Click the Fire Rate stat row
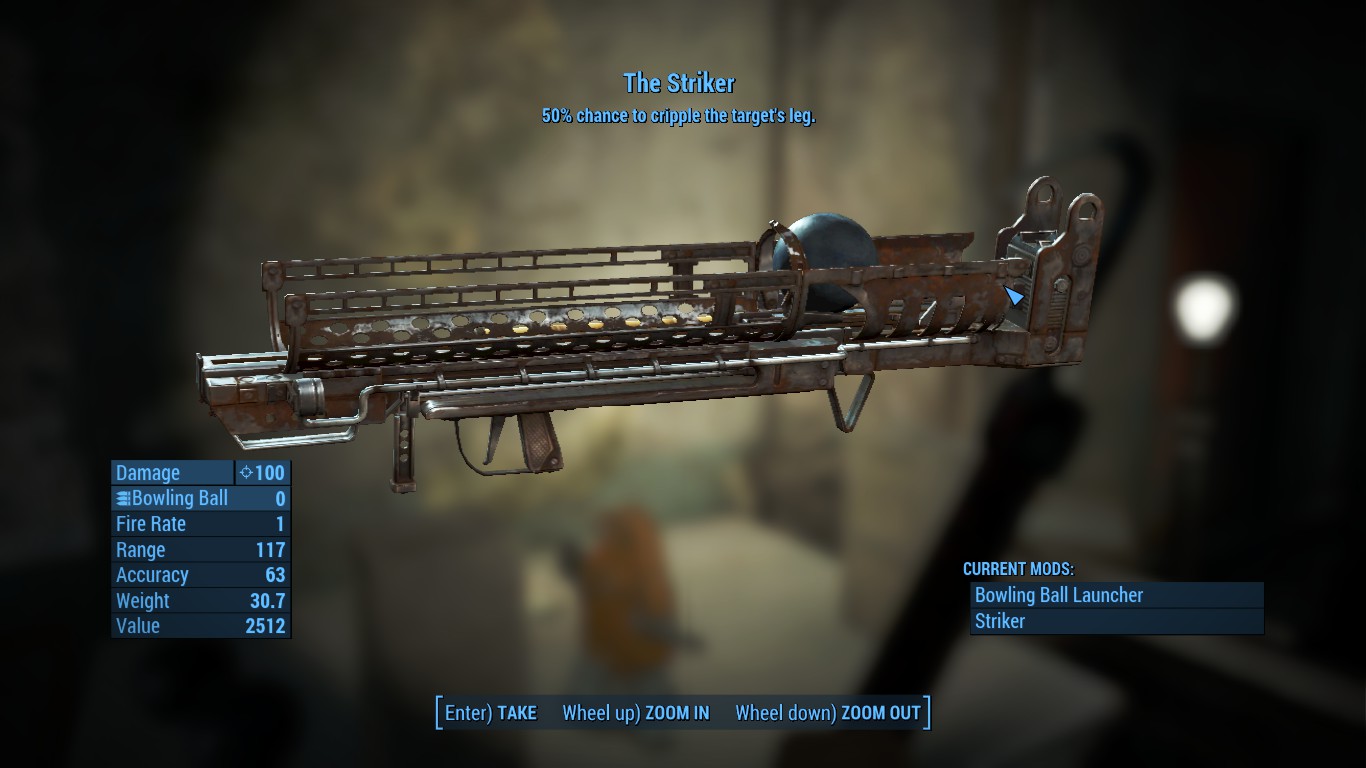 (x=200, y=524)
